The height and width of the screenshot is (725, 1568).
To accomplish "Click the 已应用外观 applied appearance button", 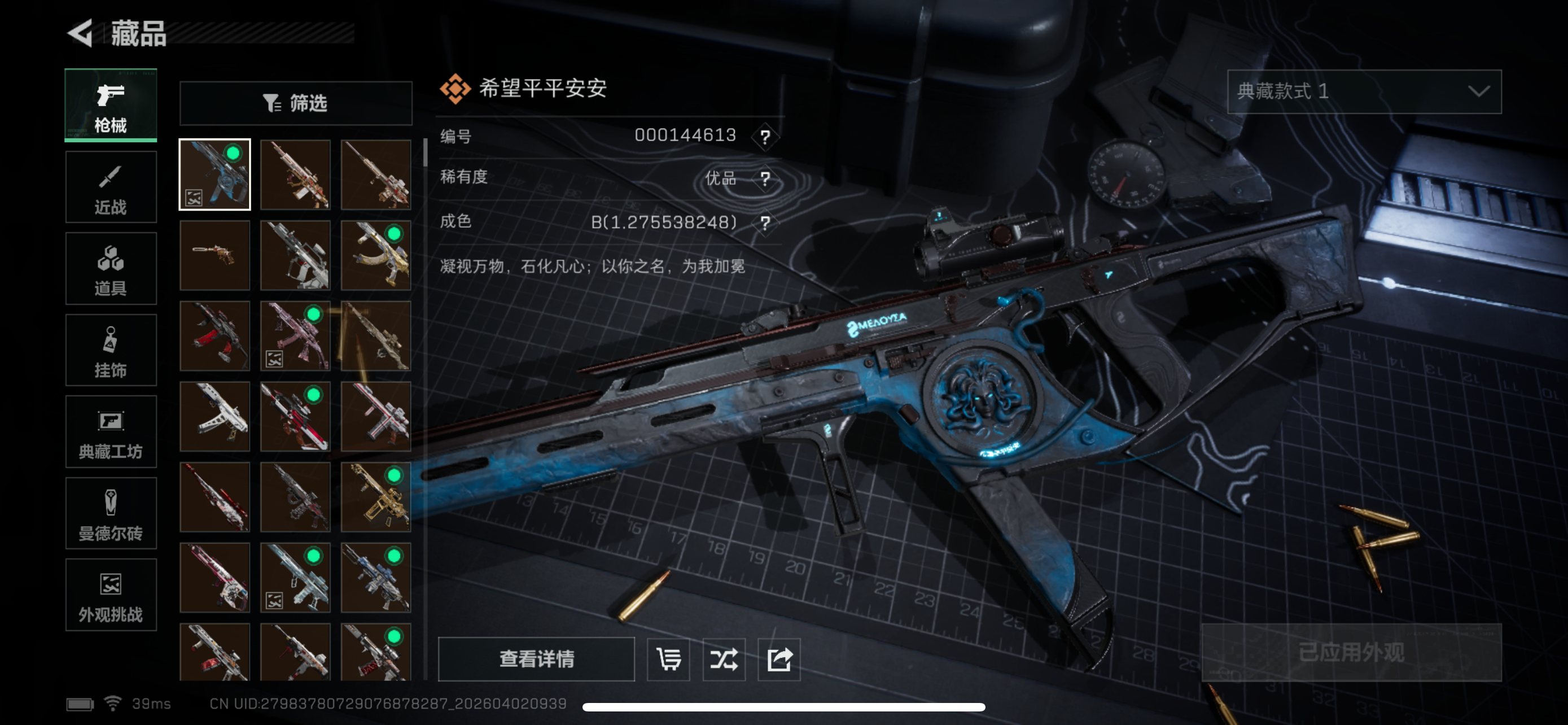I will point(1351,653).
